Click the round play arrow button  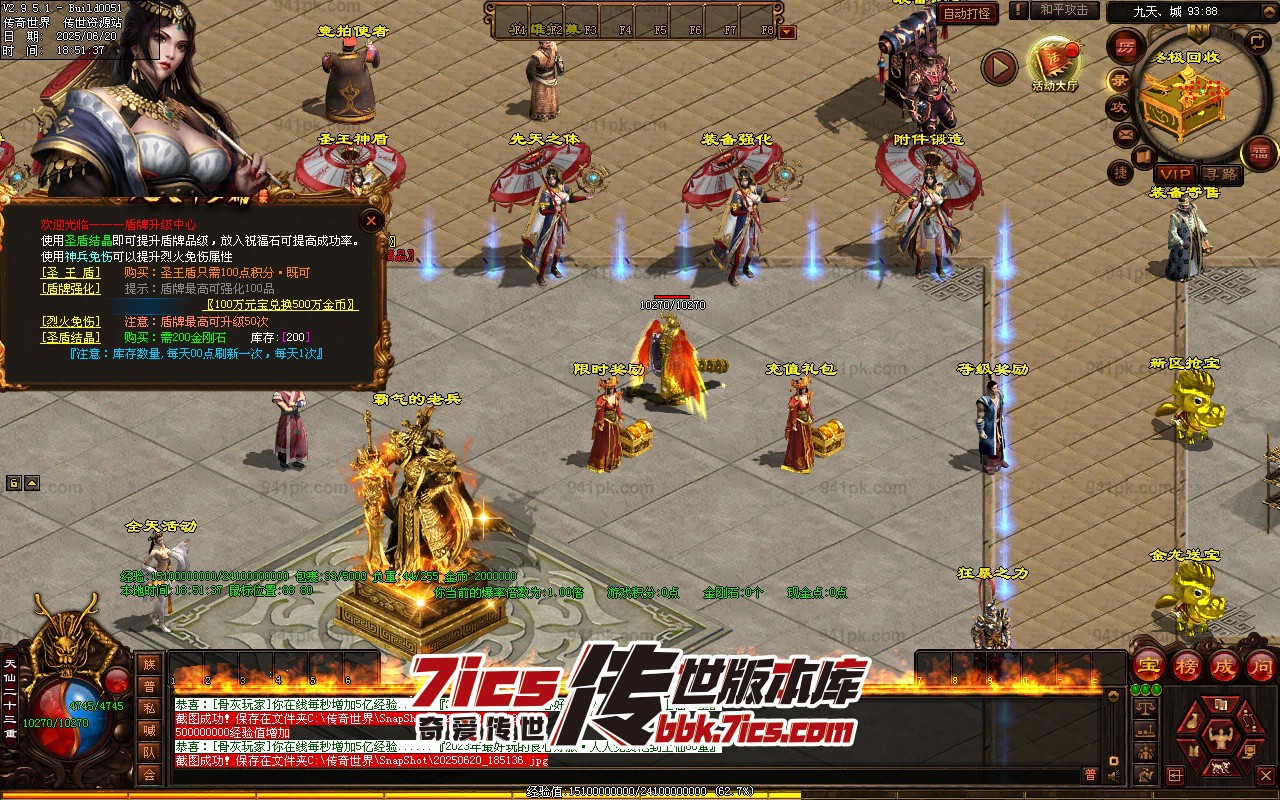(998, 67)
